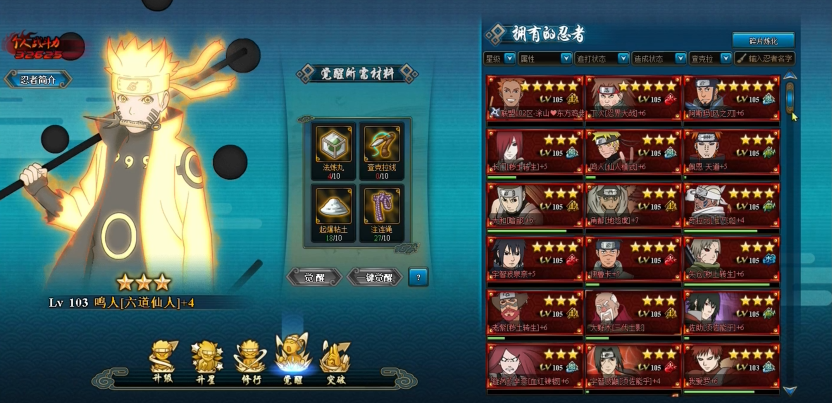Select the 查克拉线 material slot
The height and width of the screenshot is (403, 832).
380,147
